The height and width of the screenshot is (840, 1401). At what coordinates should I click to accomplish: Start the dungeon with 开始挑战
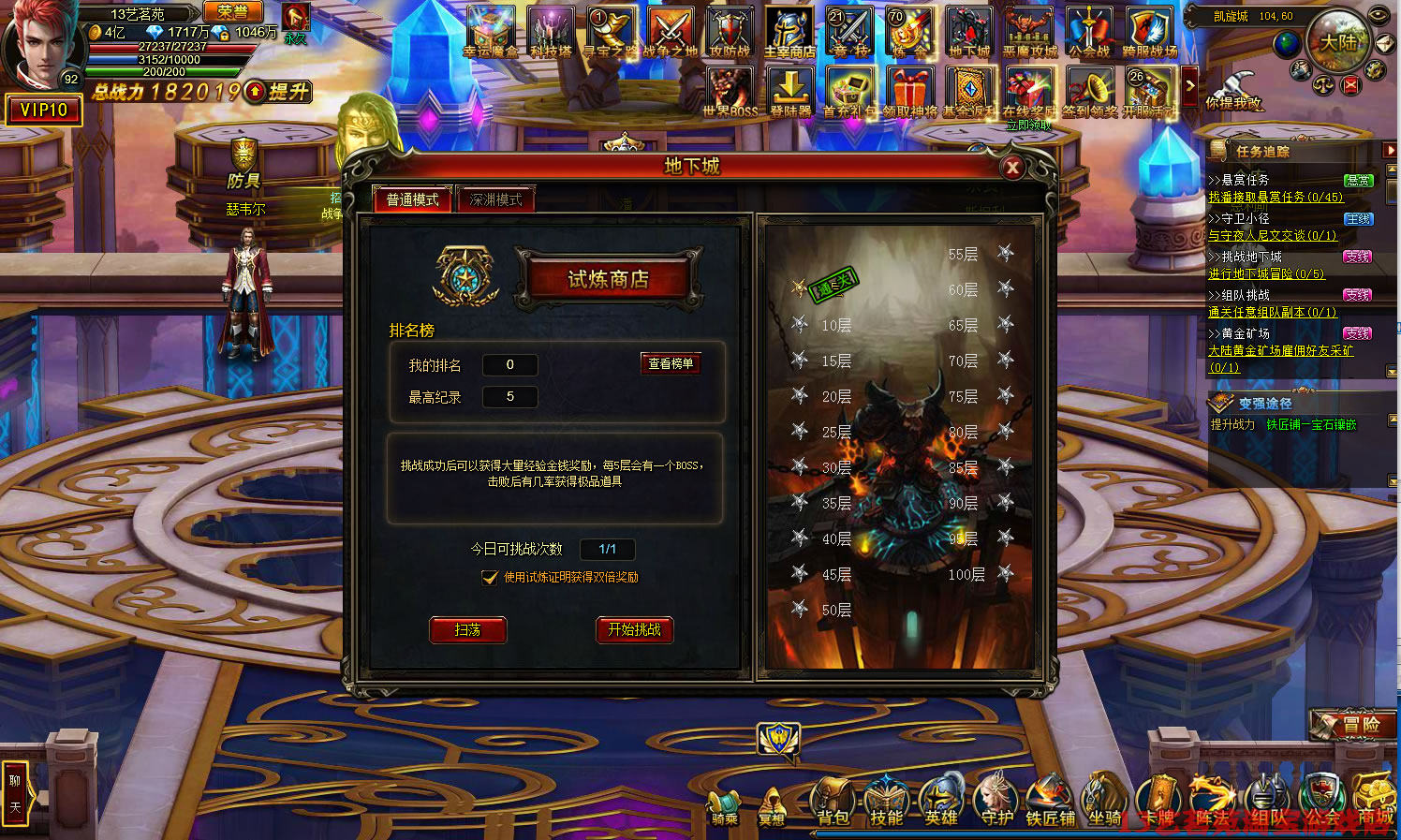[x=634, y=630]
